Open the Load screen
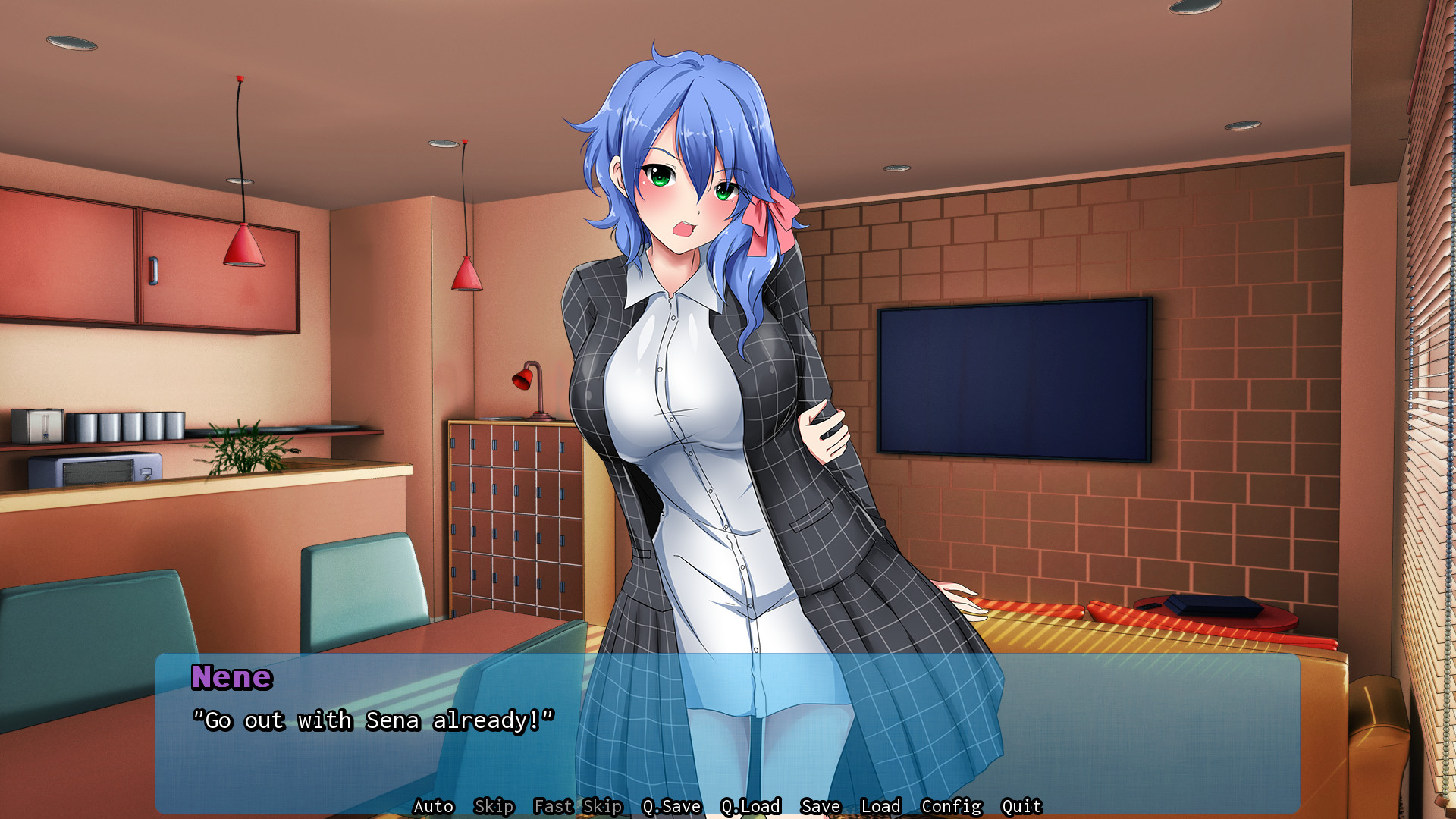The height and width of the screenshot is (819, 1456). pyautogui.click(x=882, y=806)
